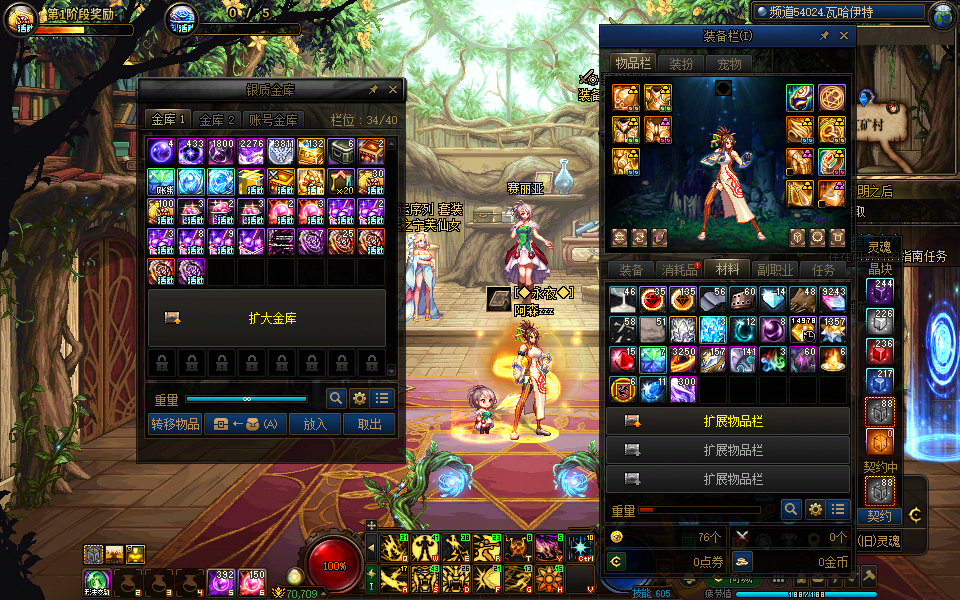Pin the silver vault window

(x=373, y=90)
